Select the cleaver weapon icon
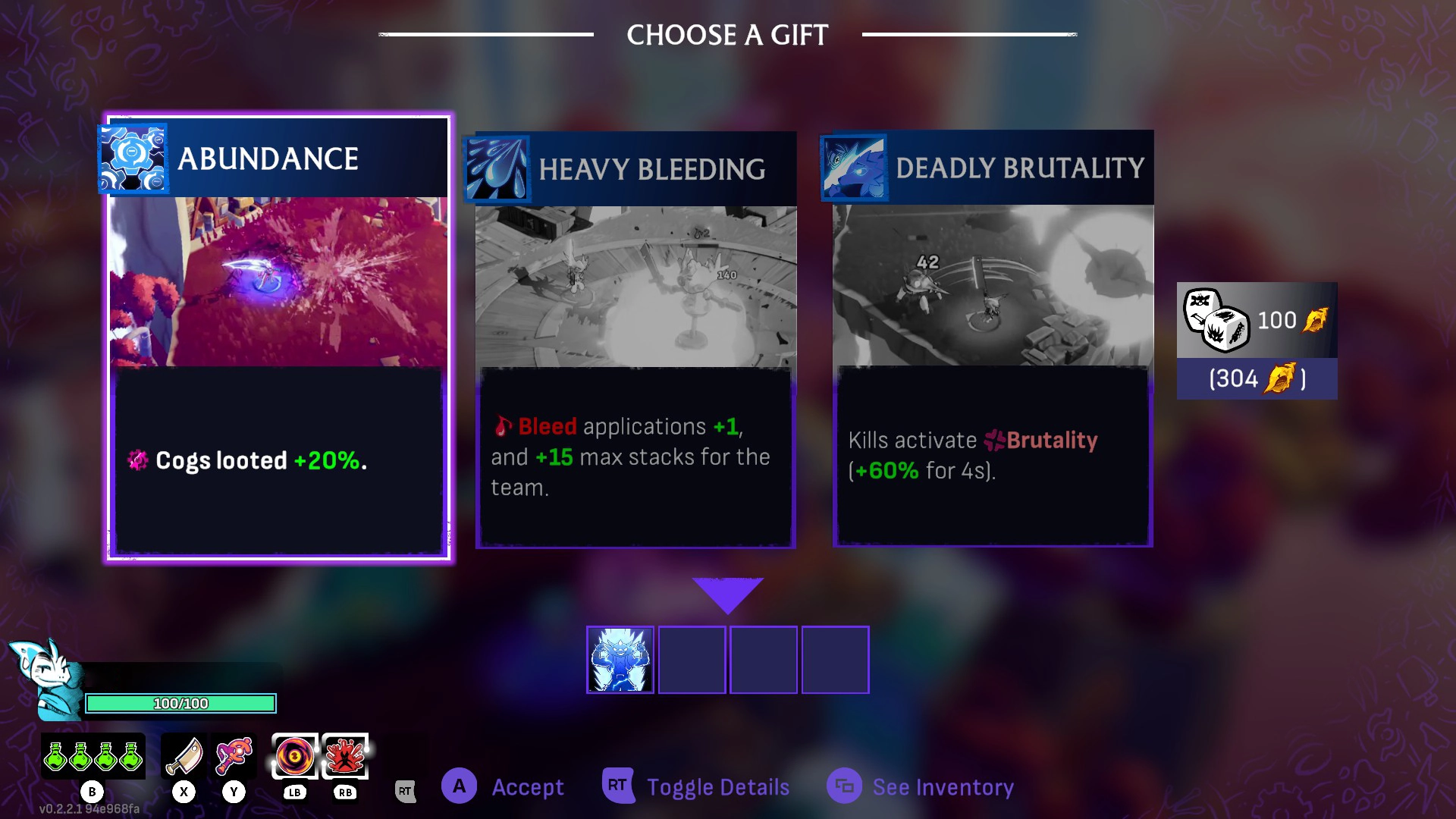 click(x=184, y=756)
